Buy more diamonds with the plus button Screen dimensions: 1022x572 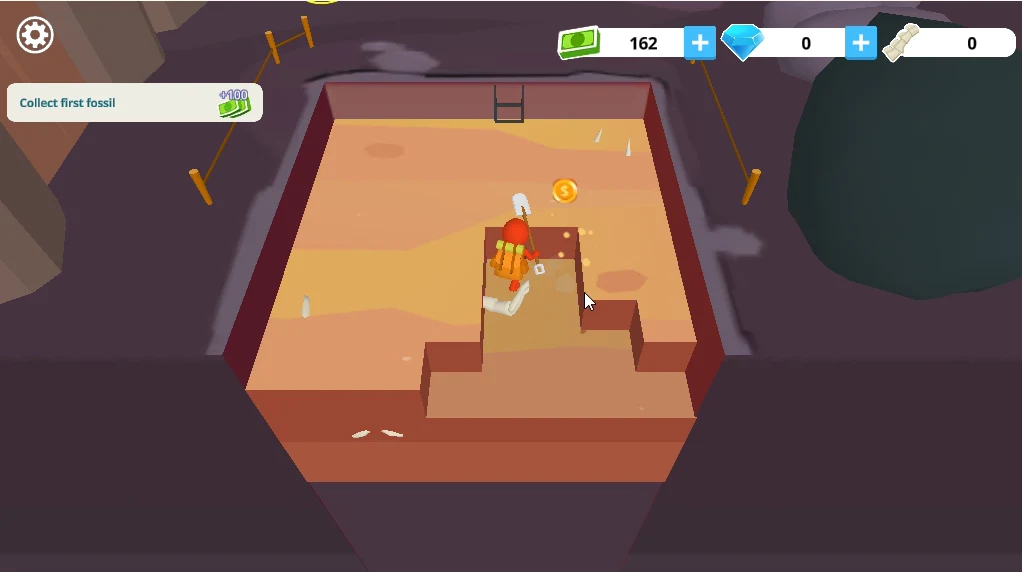click(x=861, y=43)
